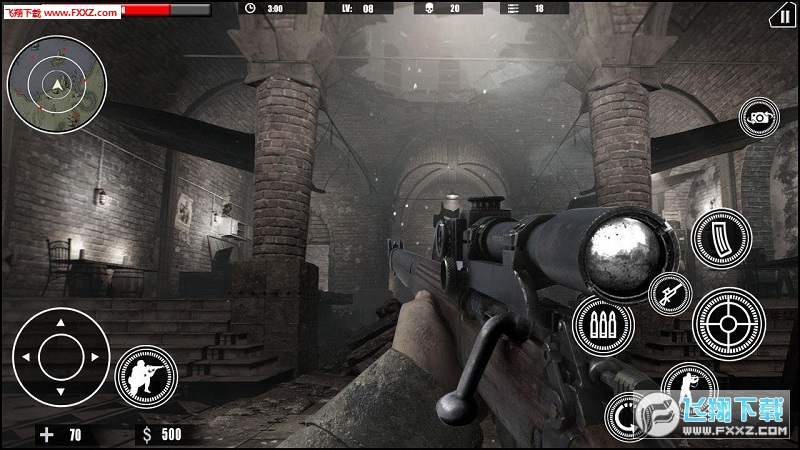Tap the down arrow on movement pad
Screen dimensions: 800x450
click(x=60, y=390)
